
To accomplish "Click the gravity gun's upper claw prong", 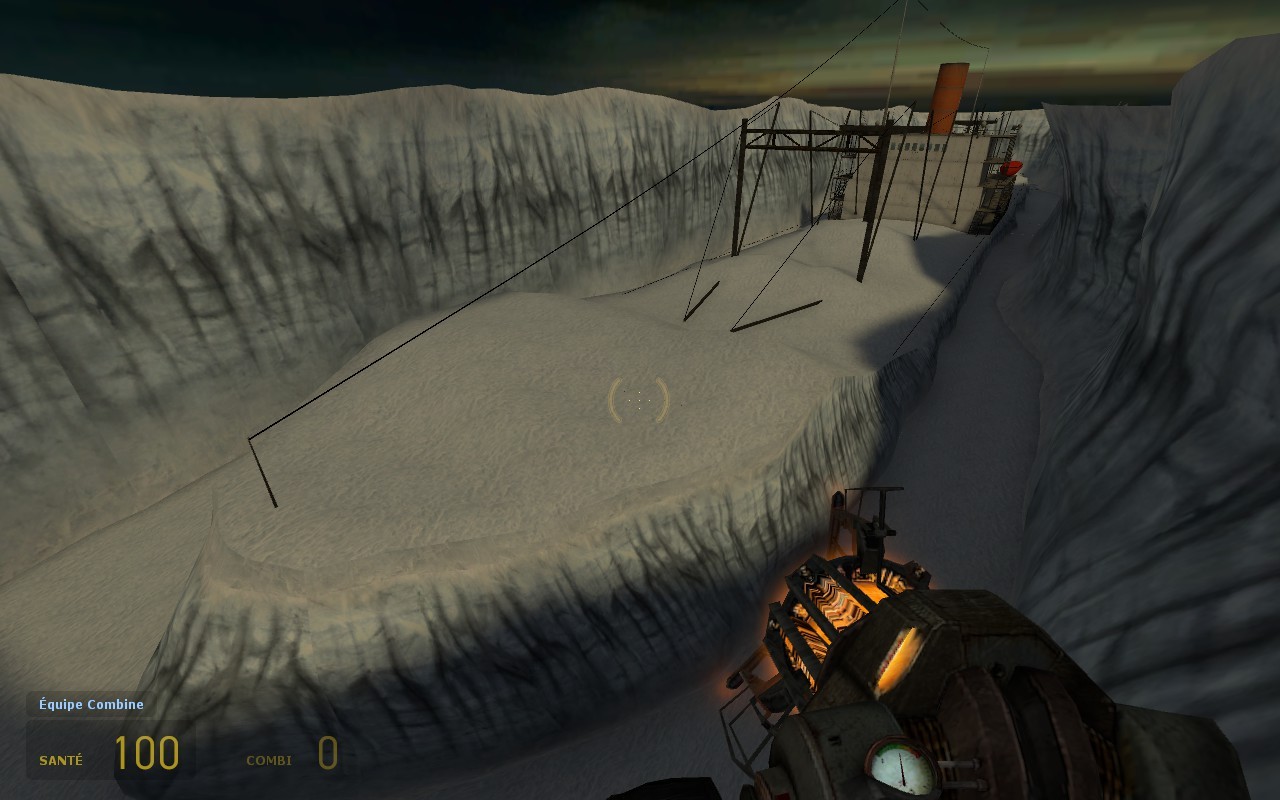I will click(x=877, y=520).
